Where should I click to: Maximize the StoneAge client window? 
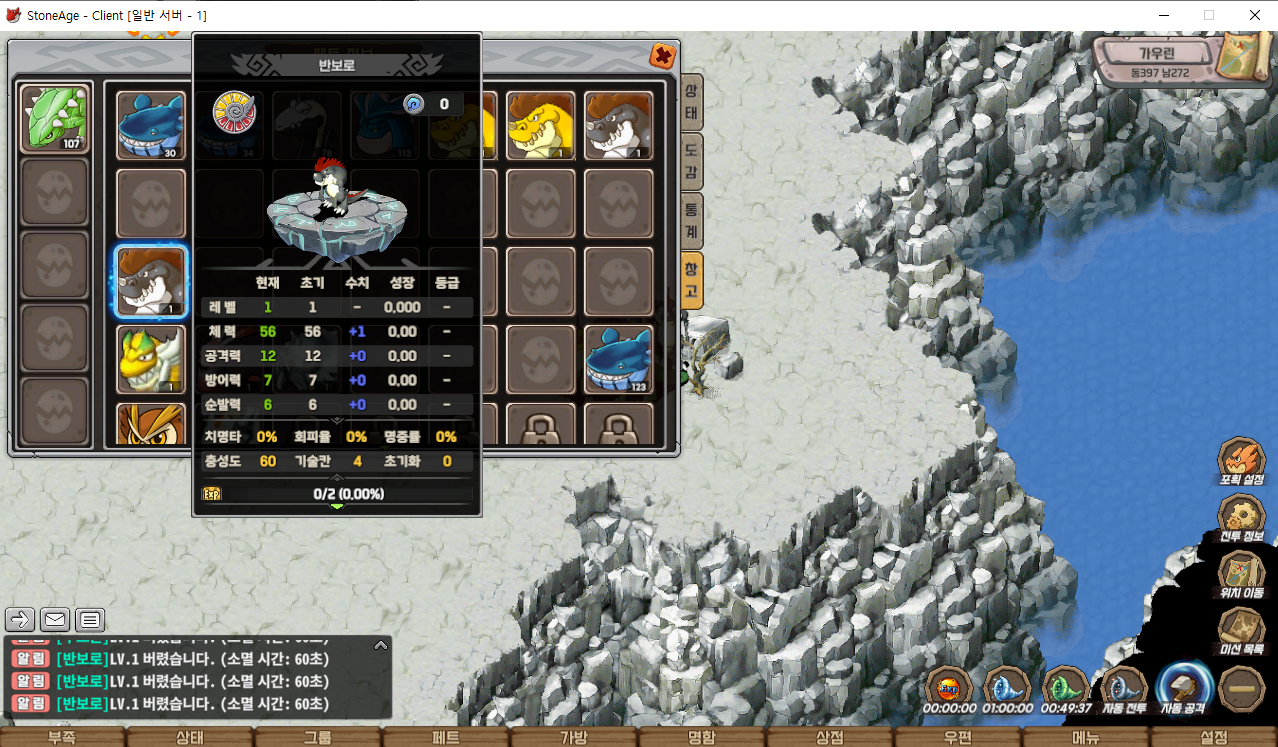tap(1208, 15)
